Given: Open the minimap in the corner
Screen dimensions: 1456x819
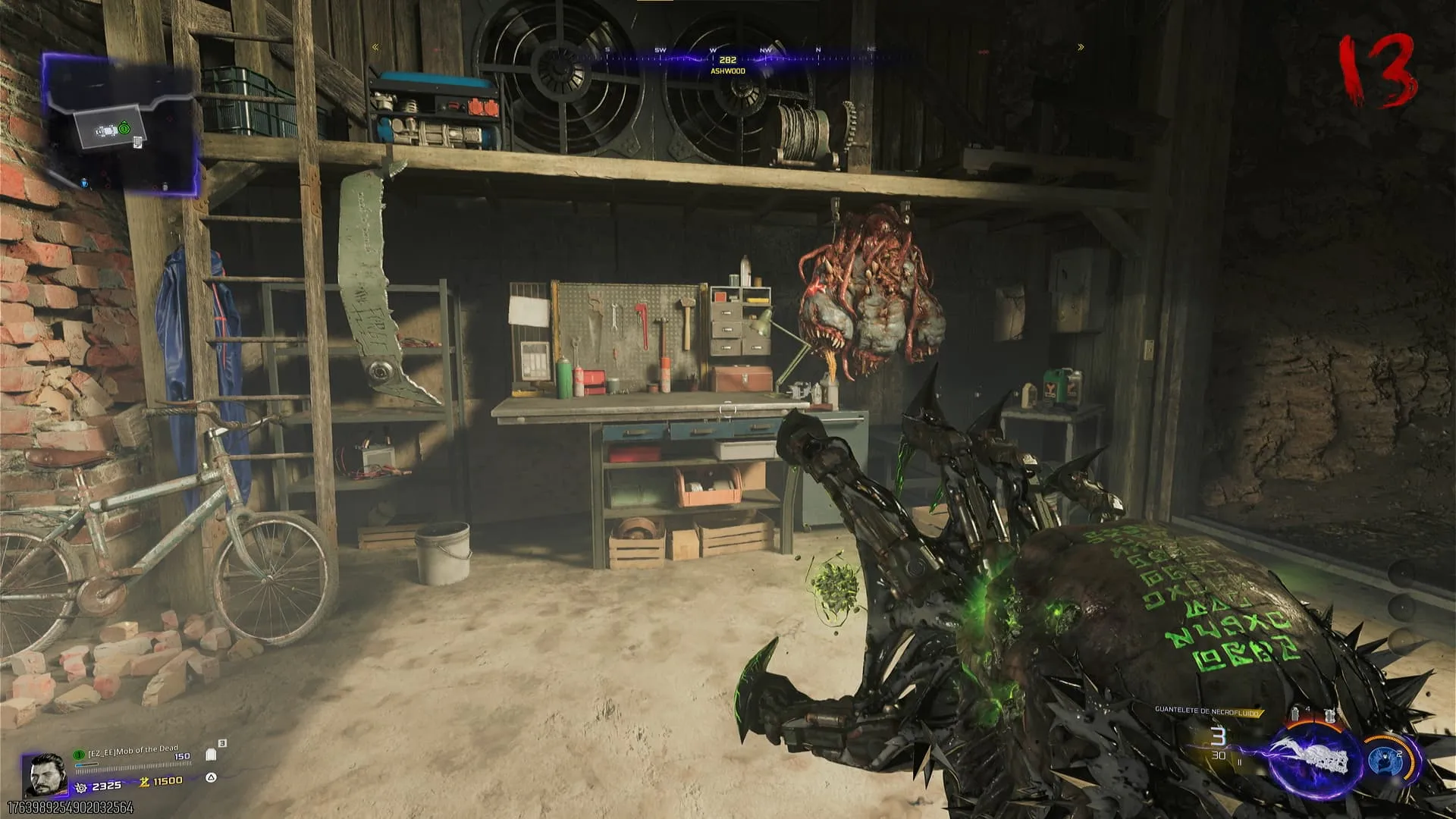Looking at the screenshot, I should point(121,121).
